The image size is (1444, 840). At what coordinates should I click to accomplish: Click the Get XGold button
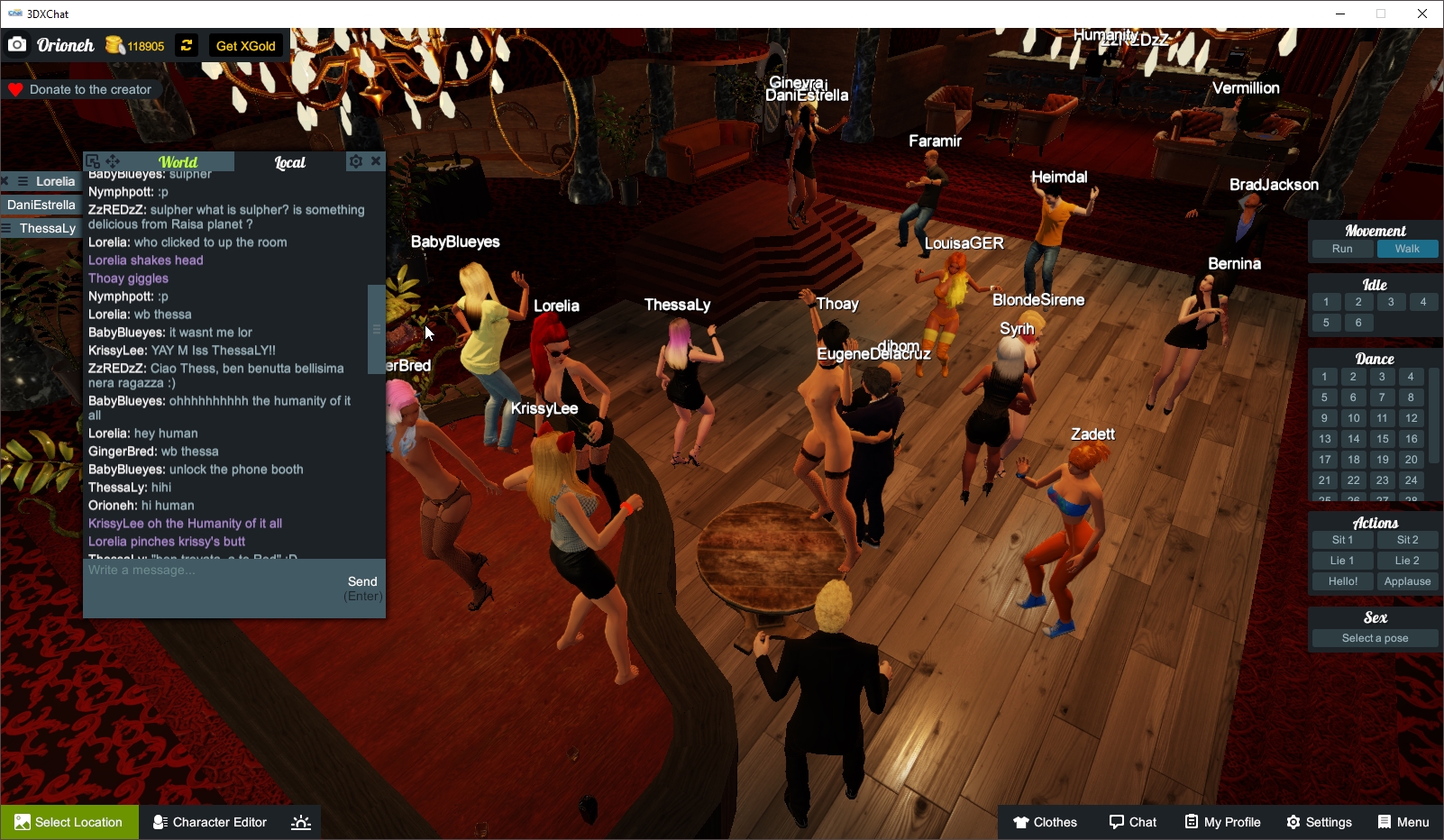pyautogui.click(x=245, y=45)
